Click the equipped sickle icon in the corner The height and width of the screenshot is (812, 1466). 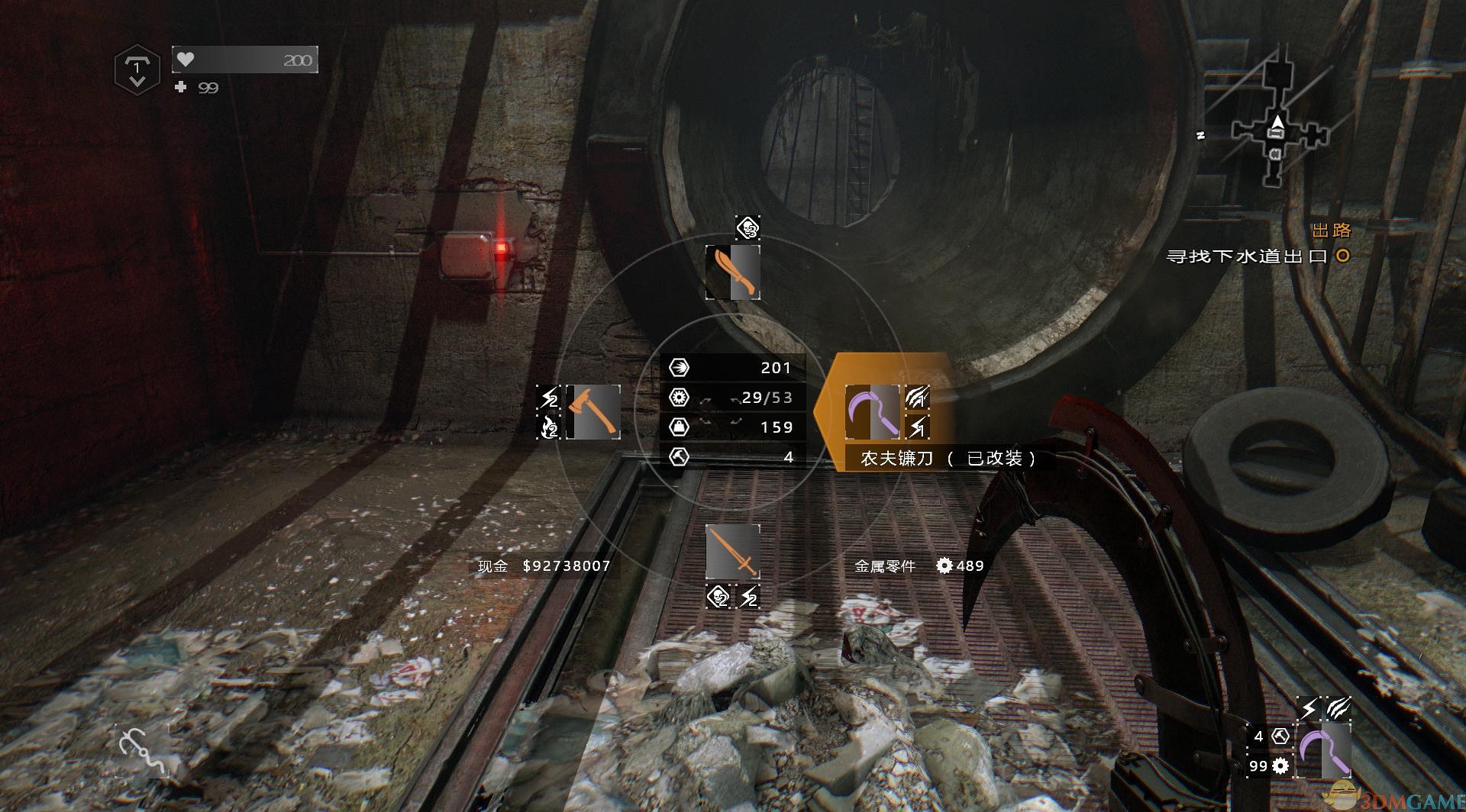coord(1324,750)
